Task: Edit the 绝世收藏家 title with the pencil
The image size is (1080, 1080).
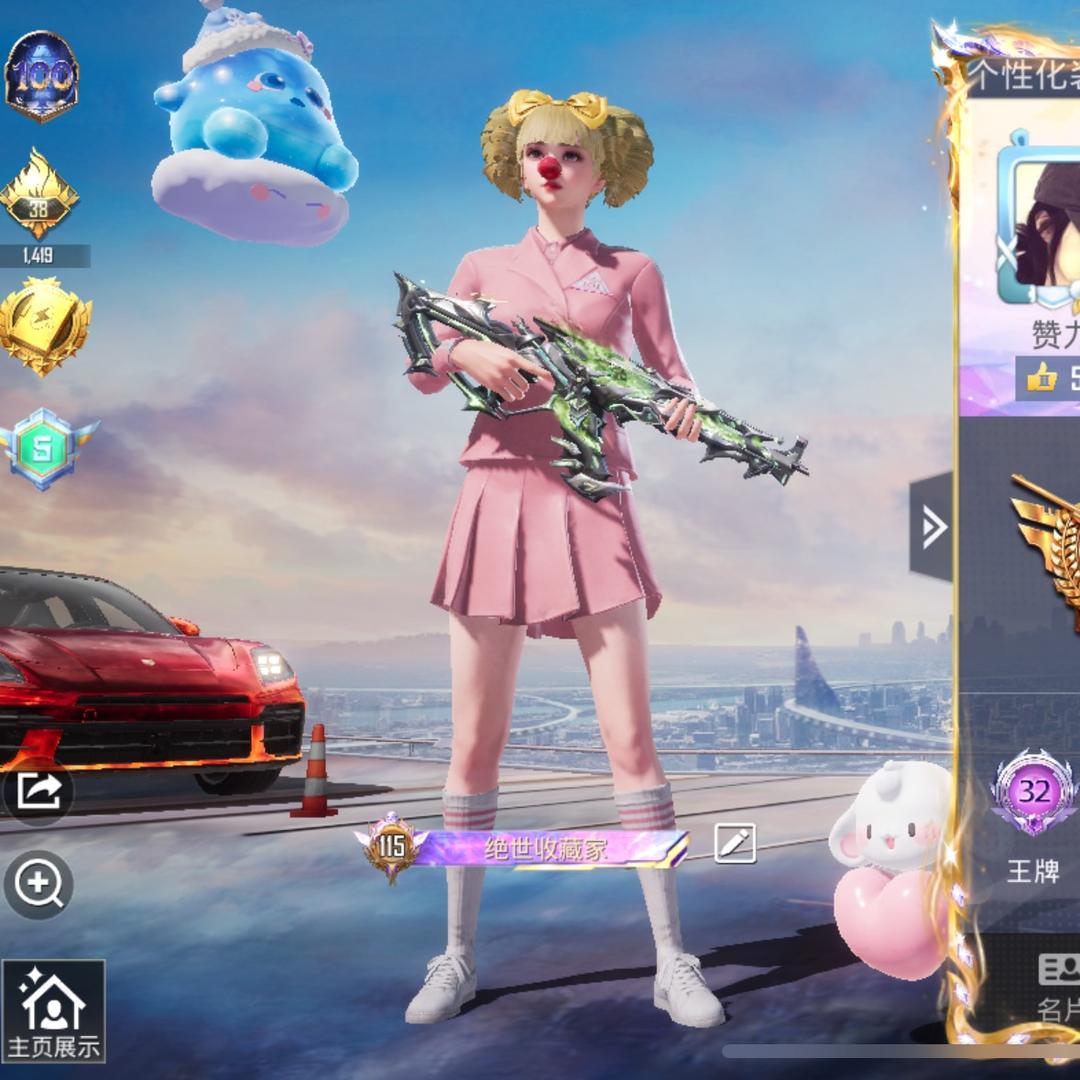Action: (735, 844)
